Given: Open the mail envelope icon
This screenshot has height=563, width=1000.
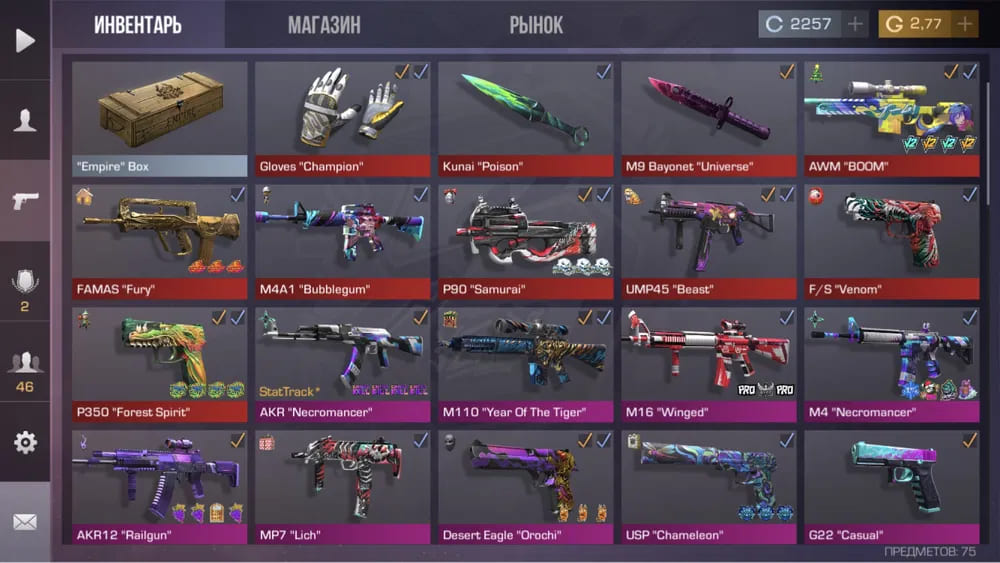Looking at the screenshot, I should tap(25, 522).
